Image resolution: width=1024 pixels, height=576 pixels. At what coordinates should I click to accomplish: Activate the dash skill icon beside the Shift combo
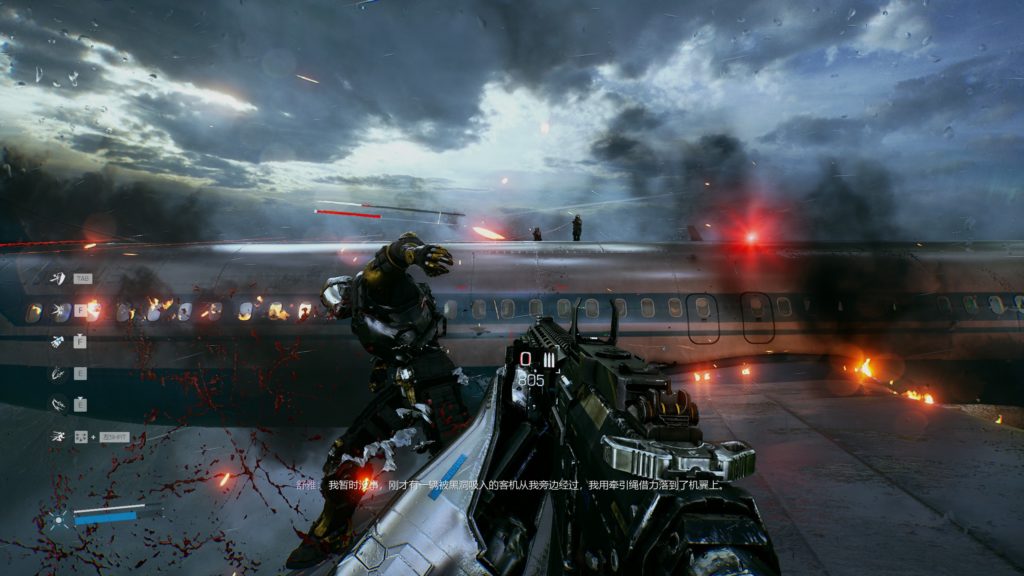click(59, 437)
